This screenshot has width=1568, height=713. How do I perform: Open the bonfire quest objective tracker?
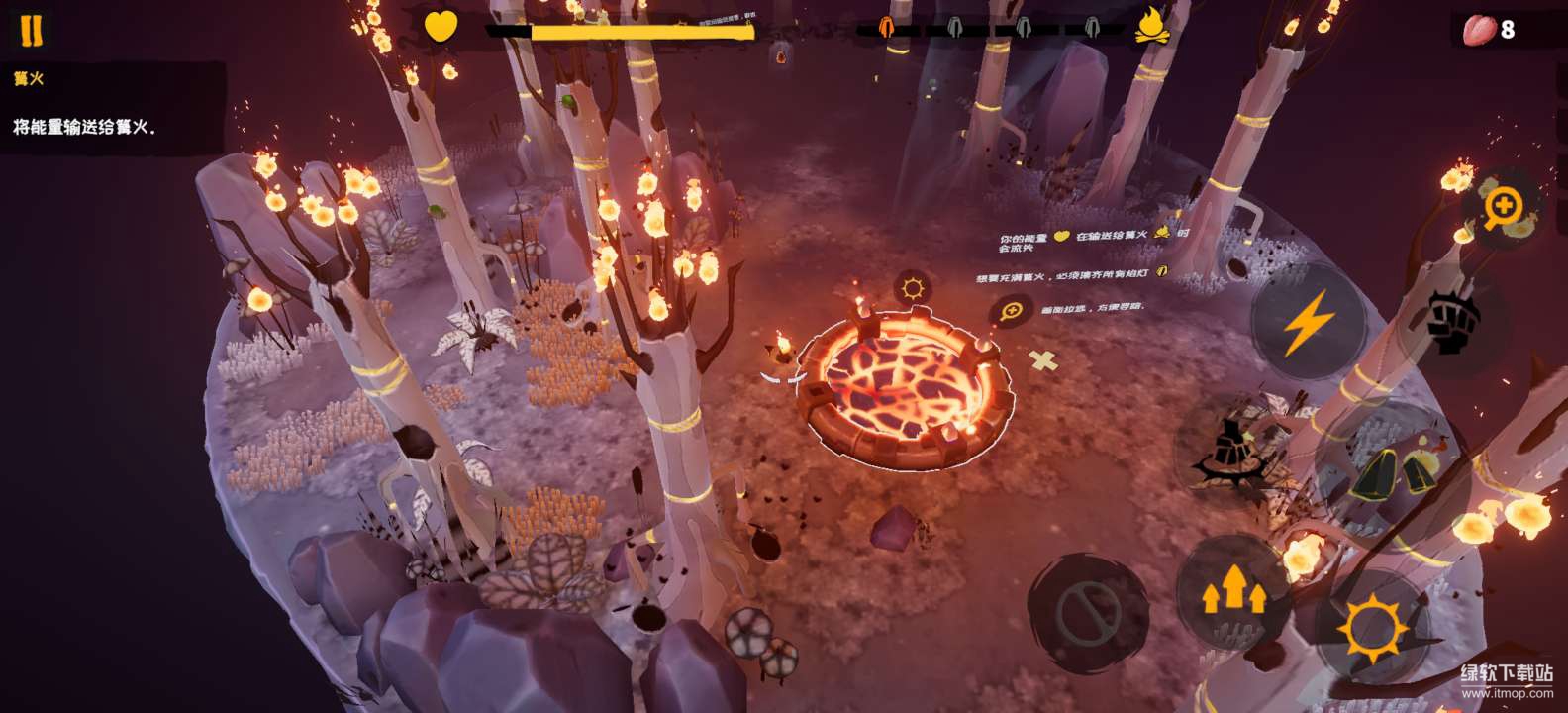tap(111, 105)
